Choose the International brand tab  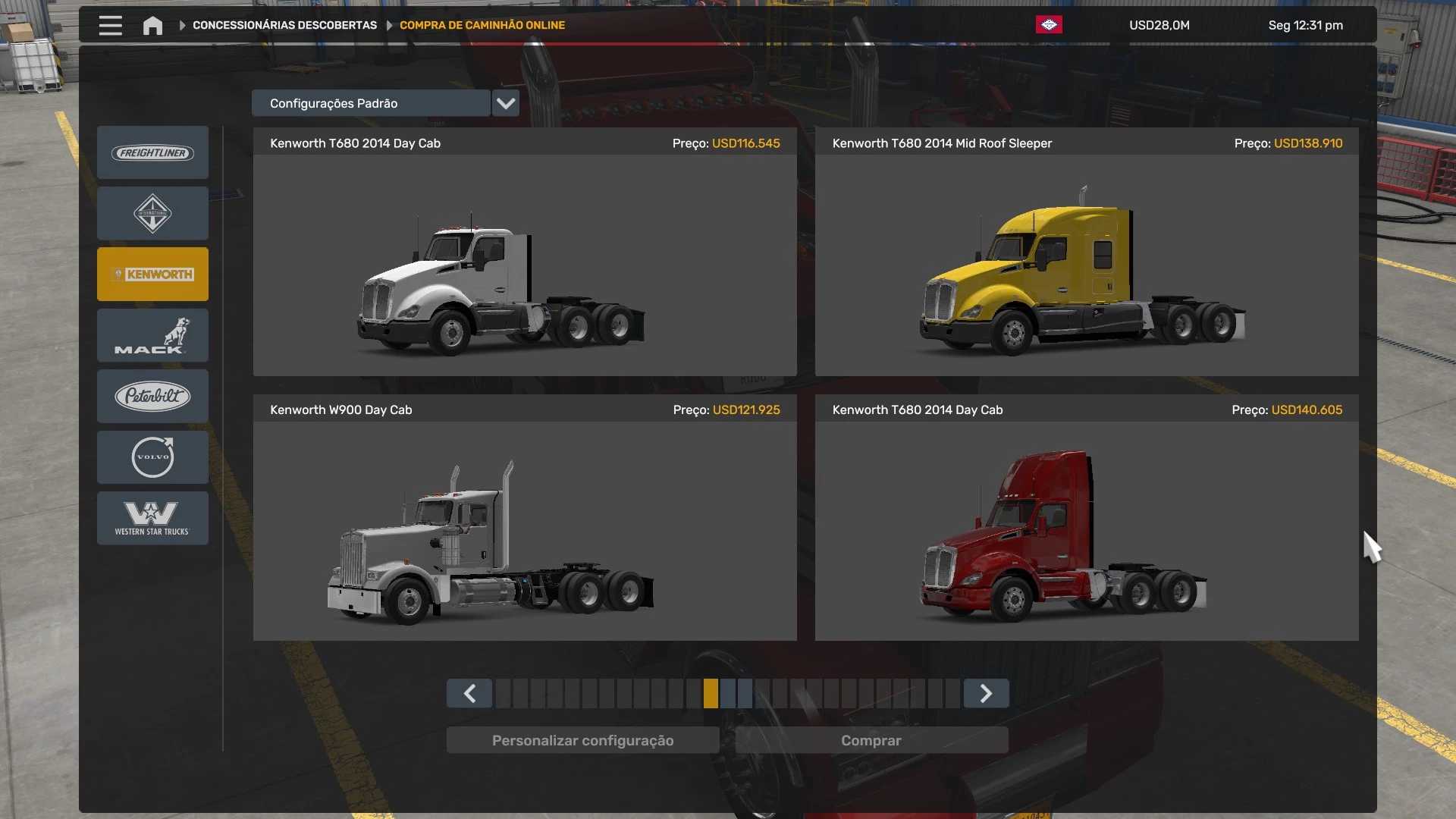point(152,214)
